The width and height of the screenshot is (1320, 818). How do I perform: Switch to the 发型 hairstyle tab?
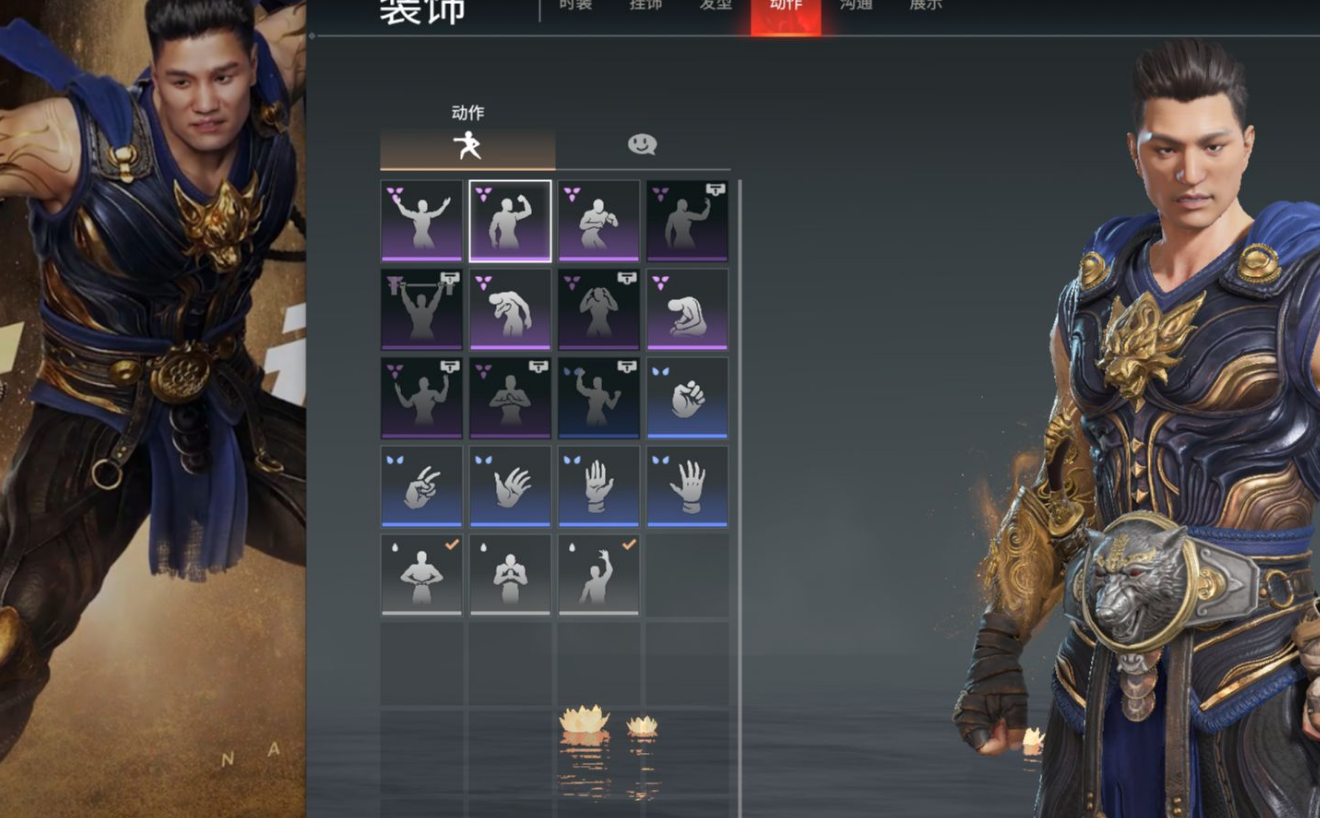tap(716, 6)
